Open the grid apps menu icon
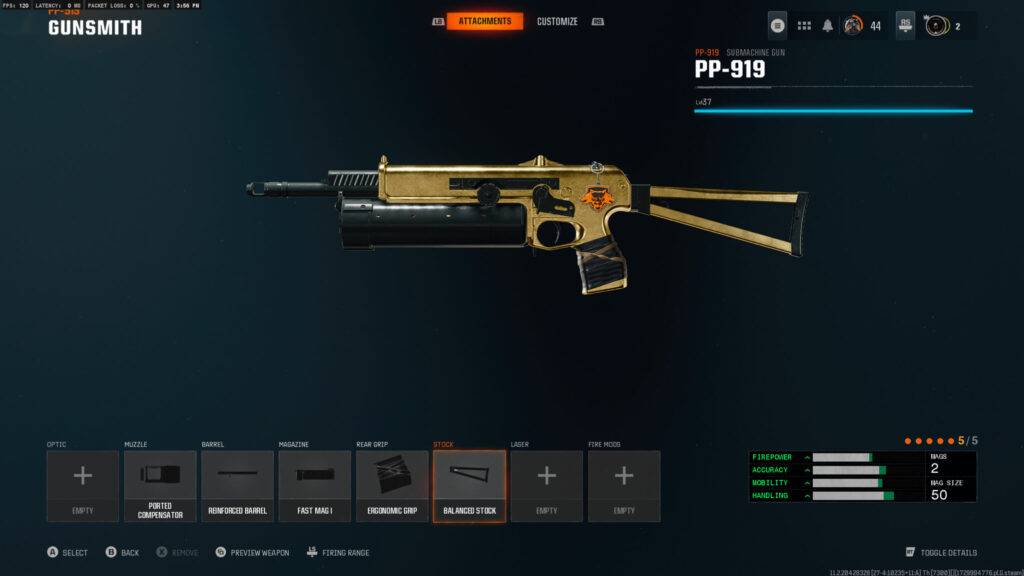The height and width of the screenshot is (576, 1024). [804, 26]
